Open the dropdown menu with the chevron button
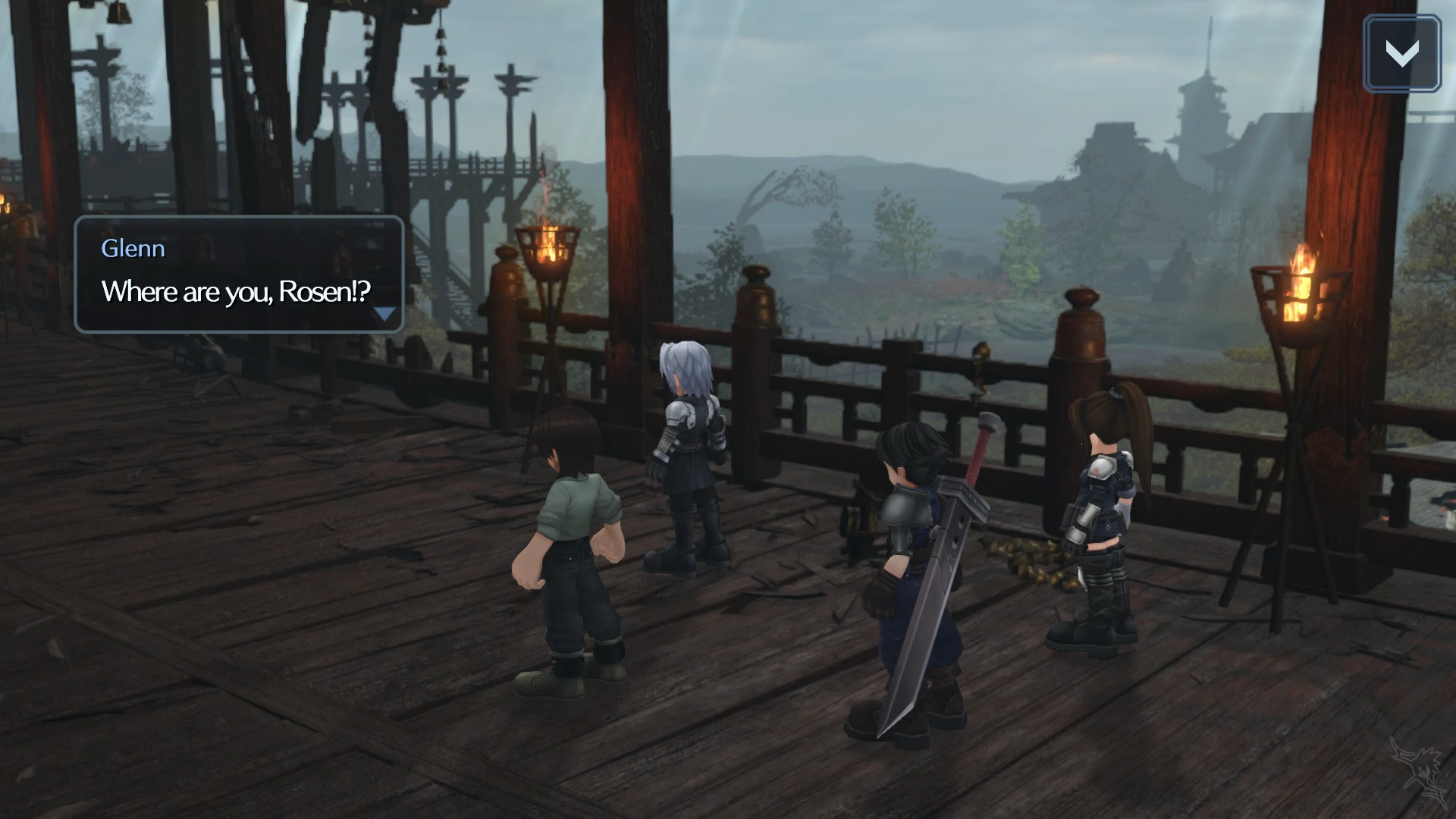1456x819 pixels. point(1401,53)
